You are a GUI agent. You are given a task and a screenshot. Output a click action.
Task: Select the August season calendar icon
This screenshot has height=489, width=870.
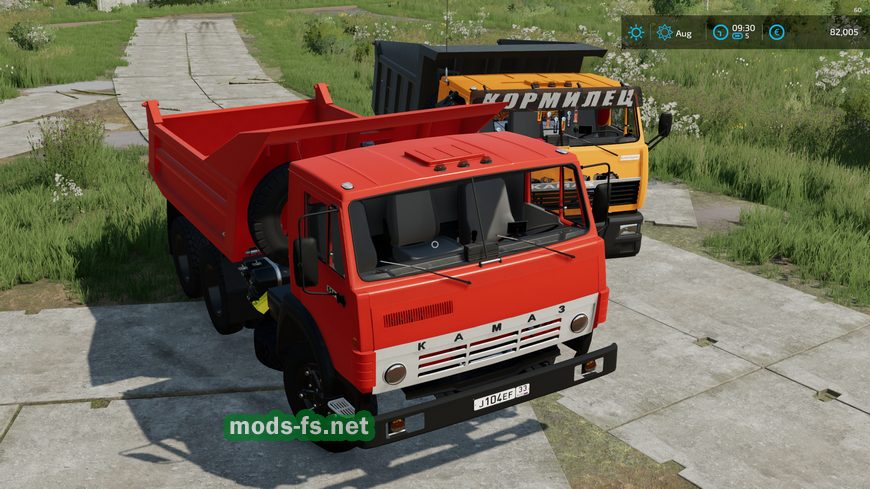pyautogui.click(x=664, y=32)
